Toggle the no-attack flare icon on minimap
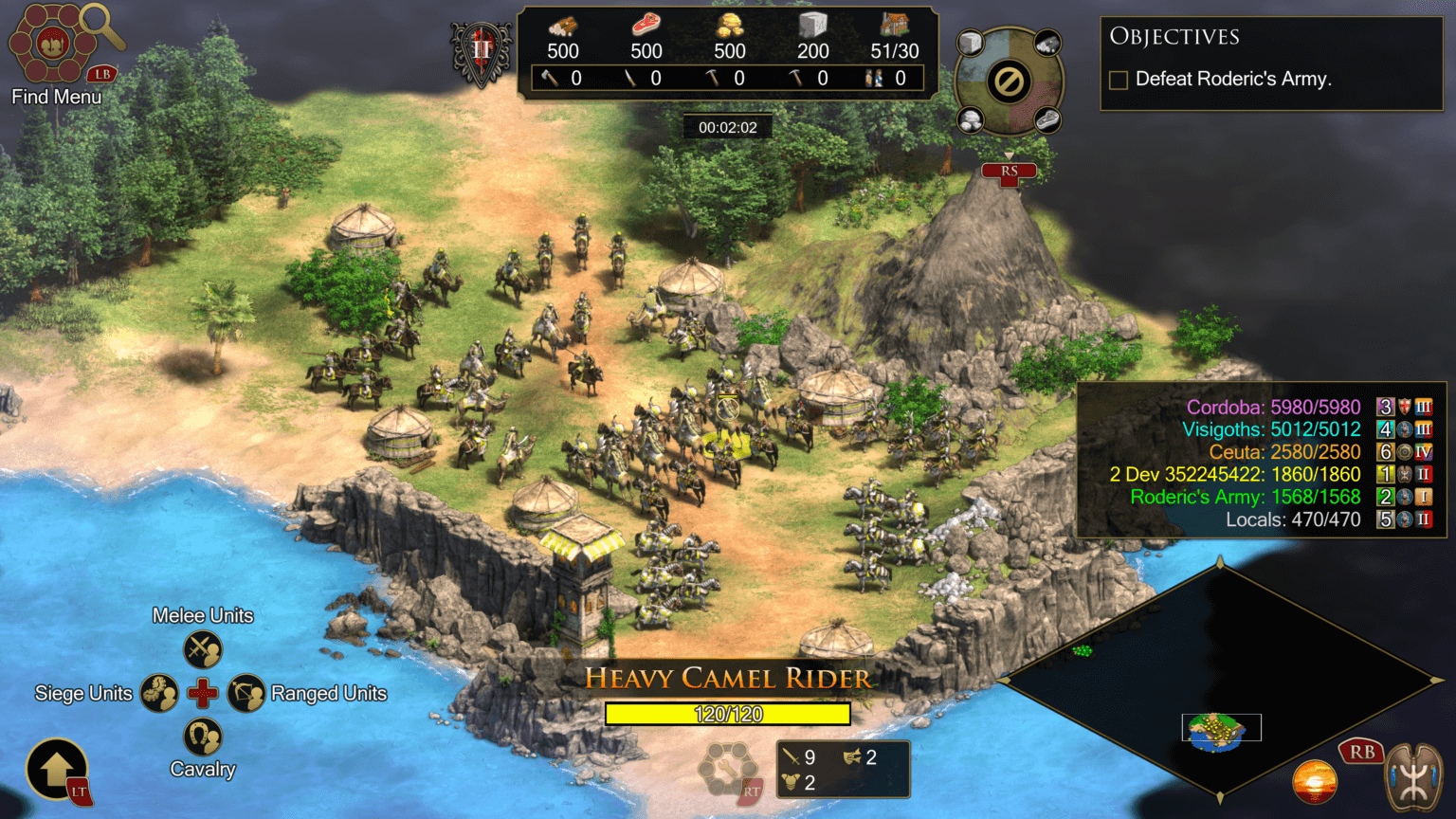The image size is (1456, 819). point(1008,82)
